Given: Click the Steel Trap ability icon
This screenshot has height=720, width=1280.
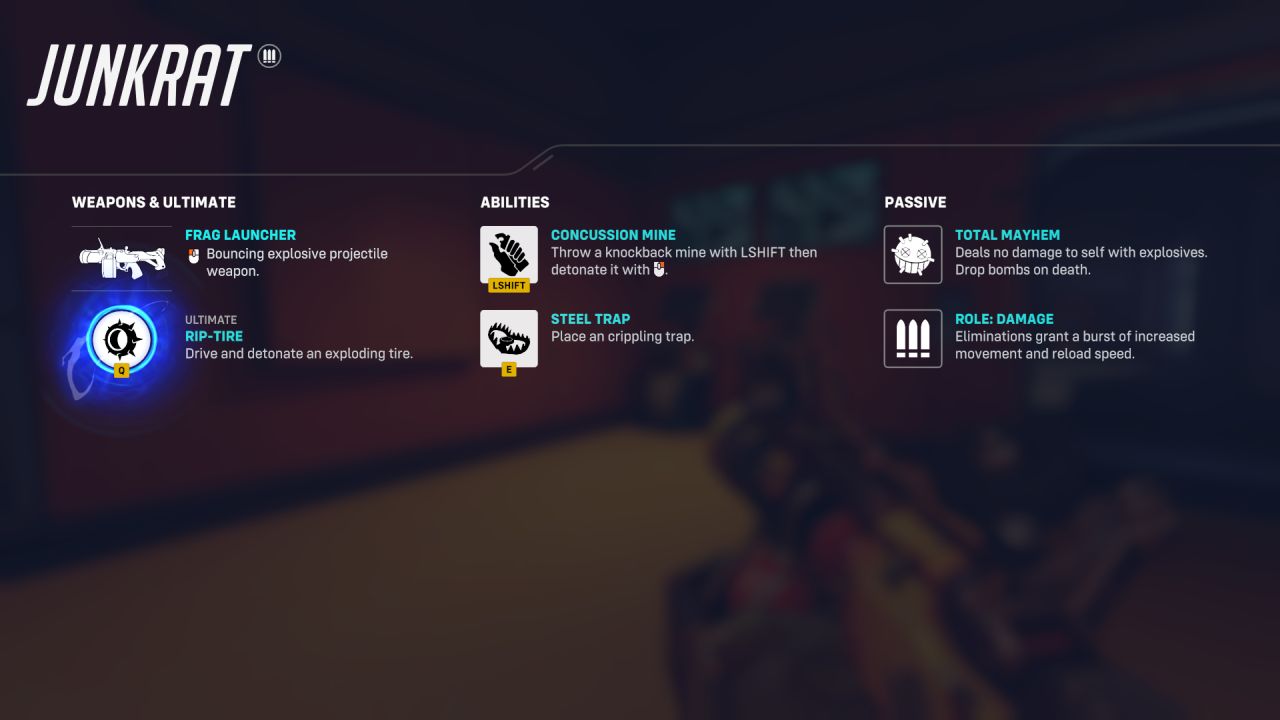Looking at the screenshot, I should coord(509,338).
